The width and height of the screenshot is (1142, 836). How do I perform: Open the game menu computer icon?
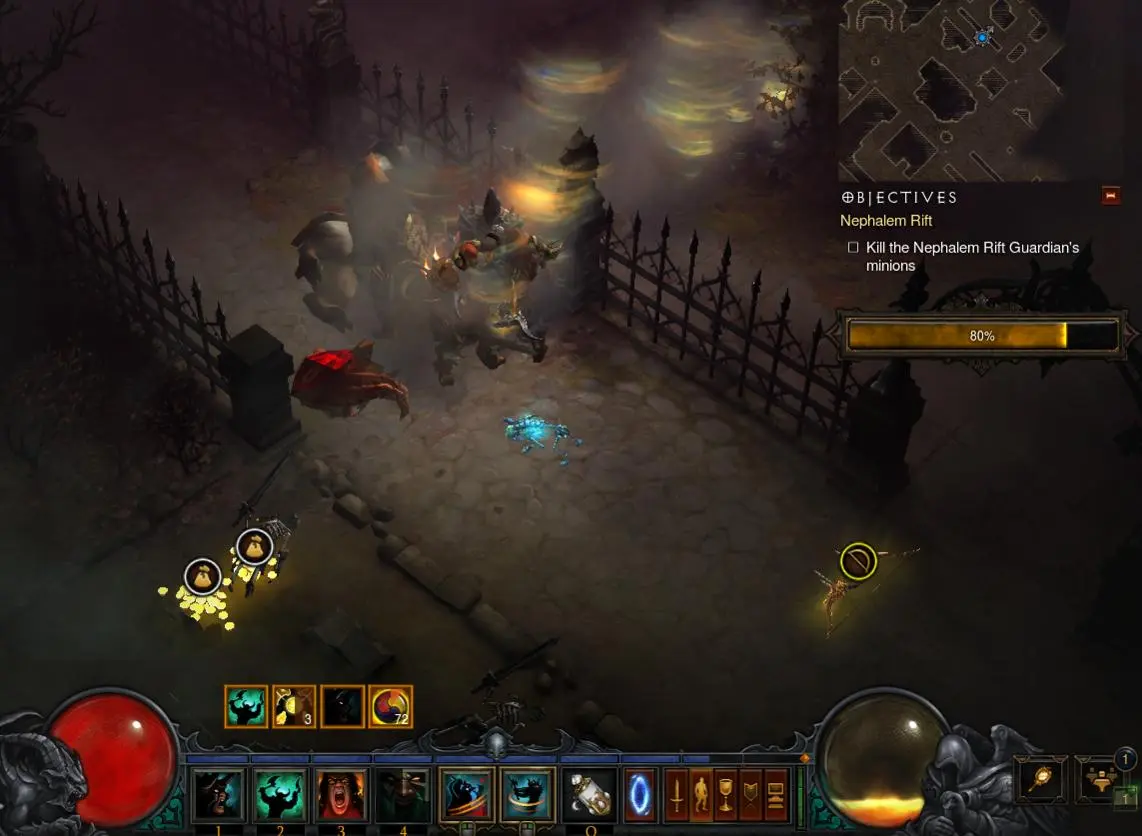click(x=775, y=795)
